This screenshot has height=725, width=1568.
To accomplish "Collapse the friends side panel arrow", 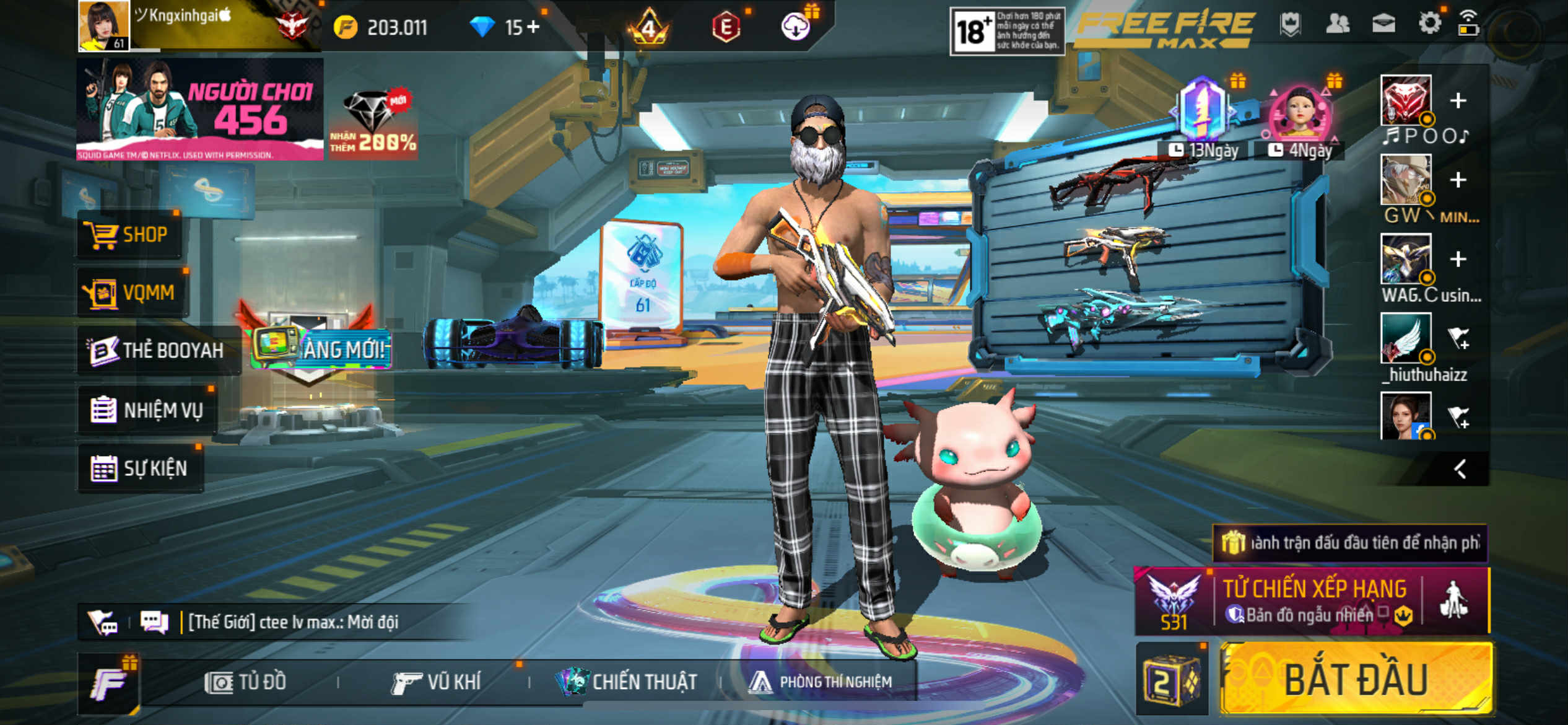I will pyautogui.click(x=1460, y=469).
